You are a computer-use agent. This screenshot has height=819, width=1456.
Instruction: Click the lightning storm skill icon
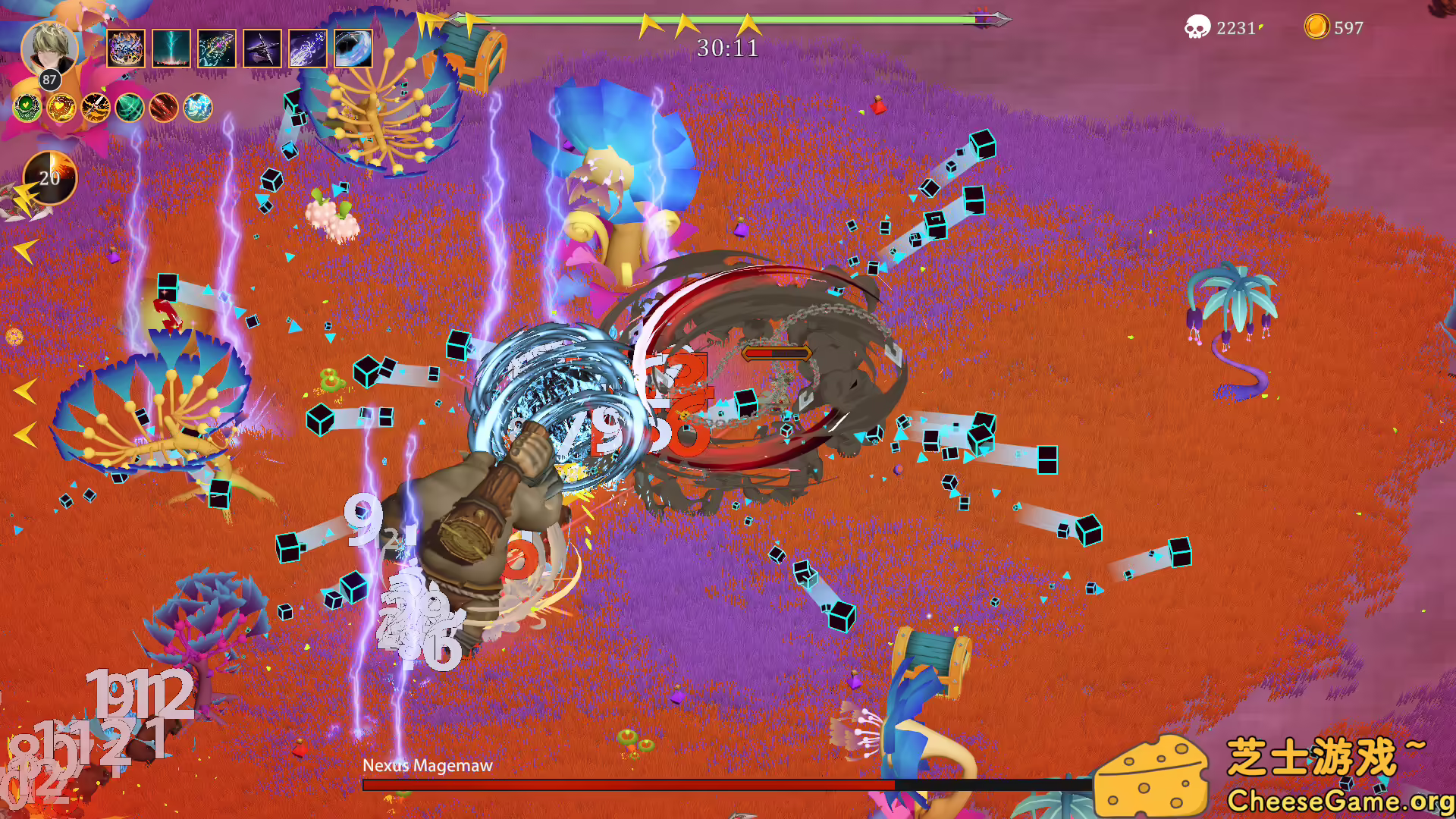point(171,48)
